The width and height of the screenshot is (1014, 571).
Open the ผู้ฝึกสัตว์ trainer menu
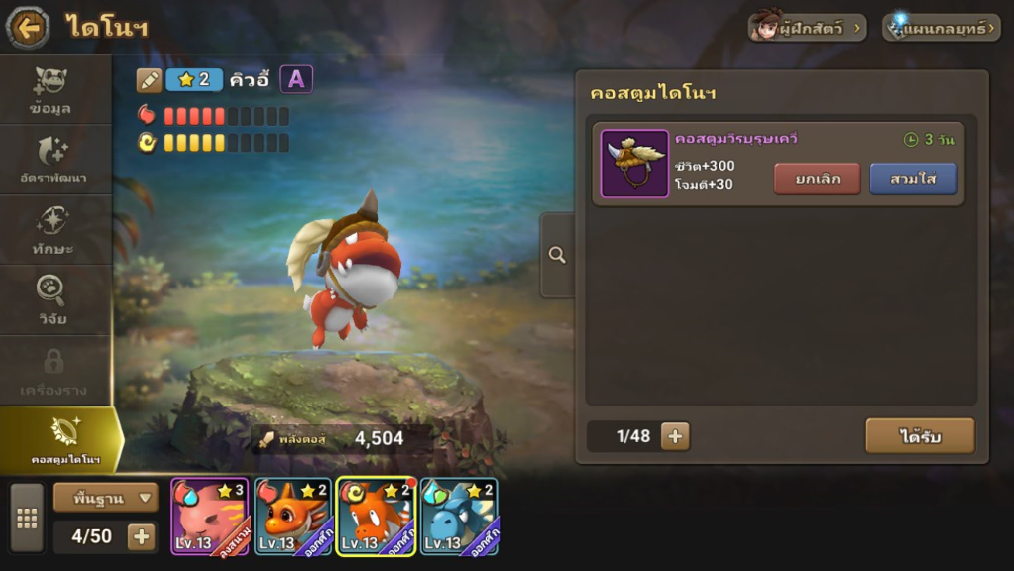tap(806, 27)
